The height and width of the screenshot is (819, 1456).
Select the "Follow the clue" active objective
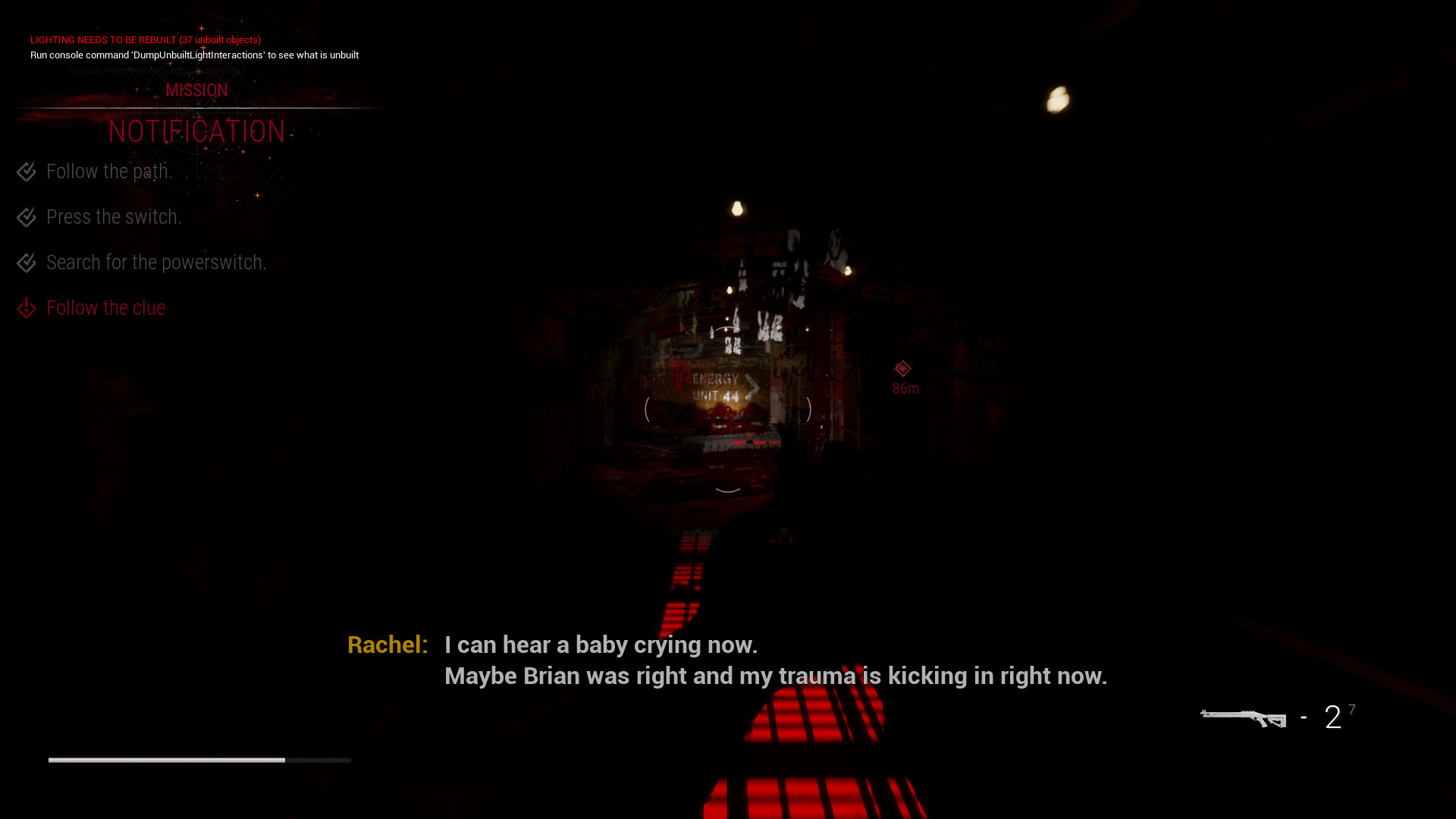pyautogui.click(x=105, y=308)
